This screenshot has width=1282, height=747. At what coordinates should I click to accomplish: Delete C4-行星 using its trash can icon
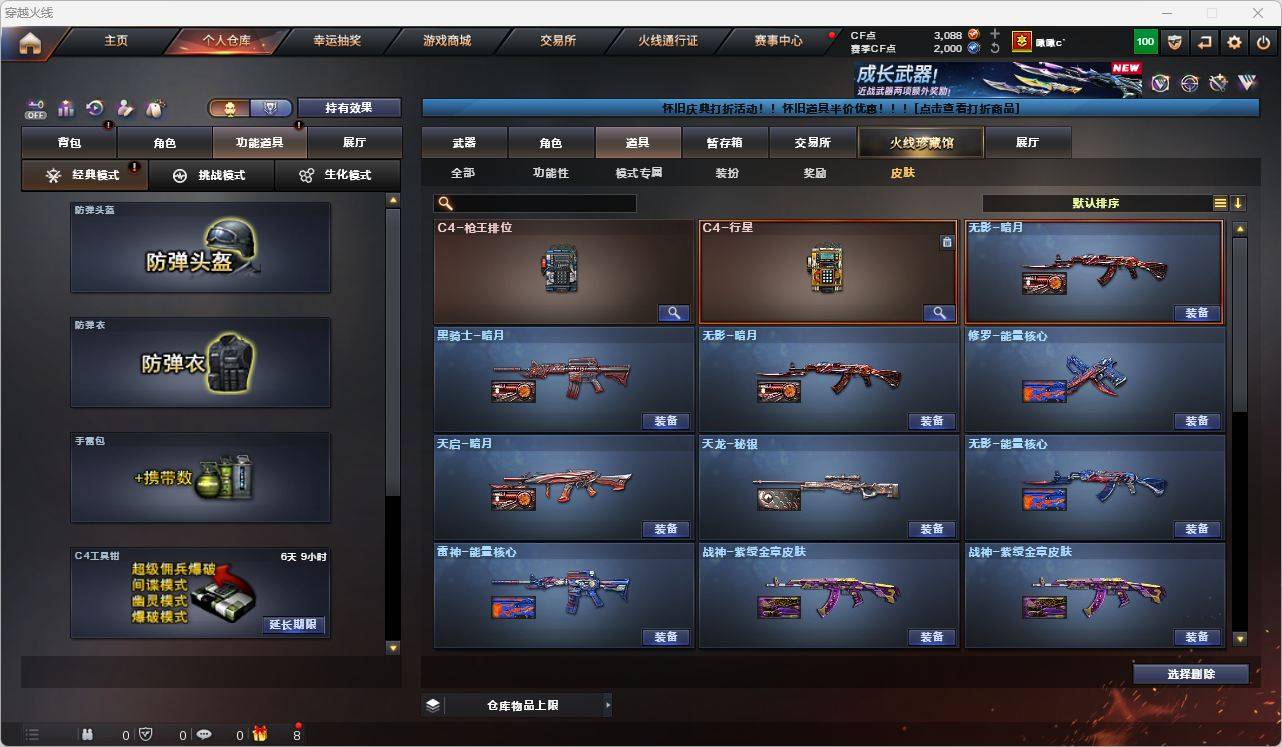948,241
